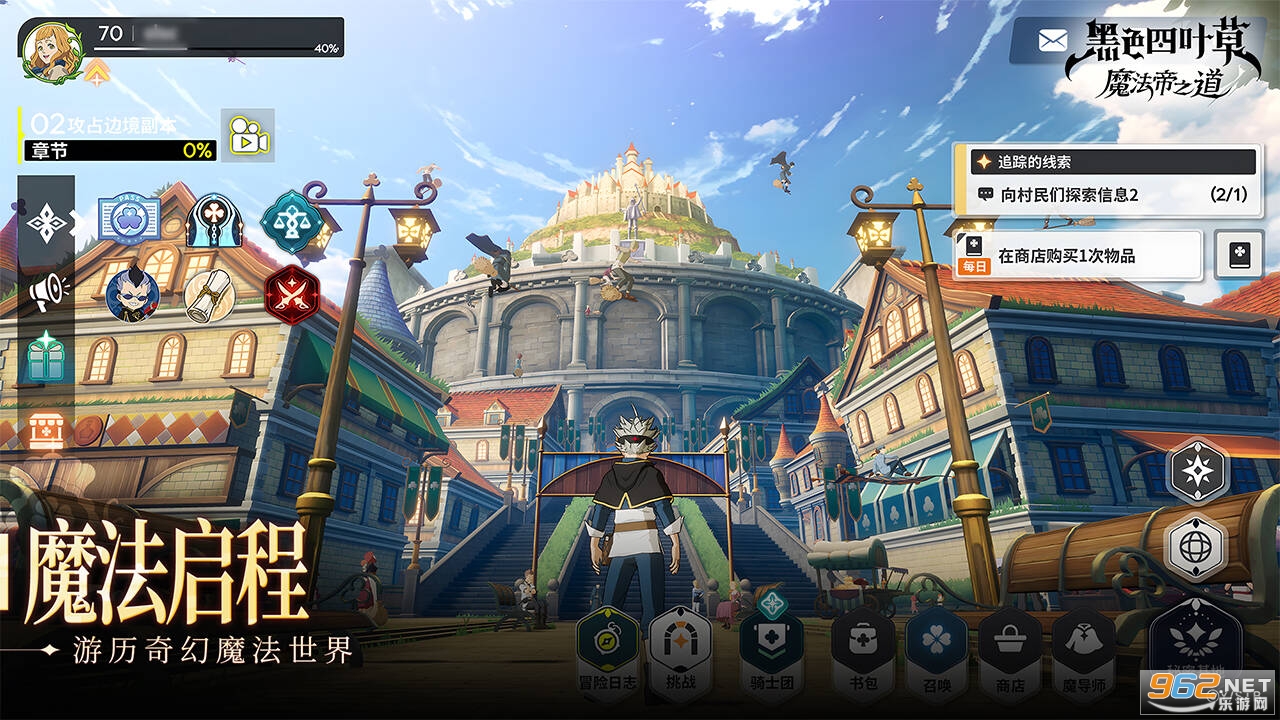Enter the 挑战 challenge menu
This screenshot has width=1280, height=720.
pos(680,650)
